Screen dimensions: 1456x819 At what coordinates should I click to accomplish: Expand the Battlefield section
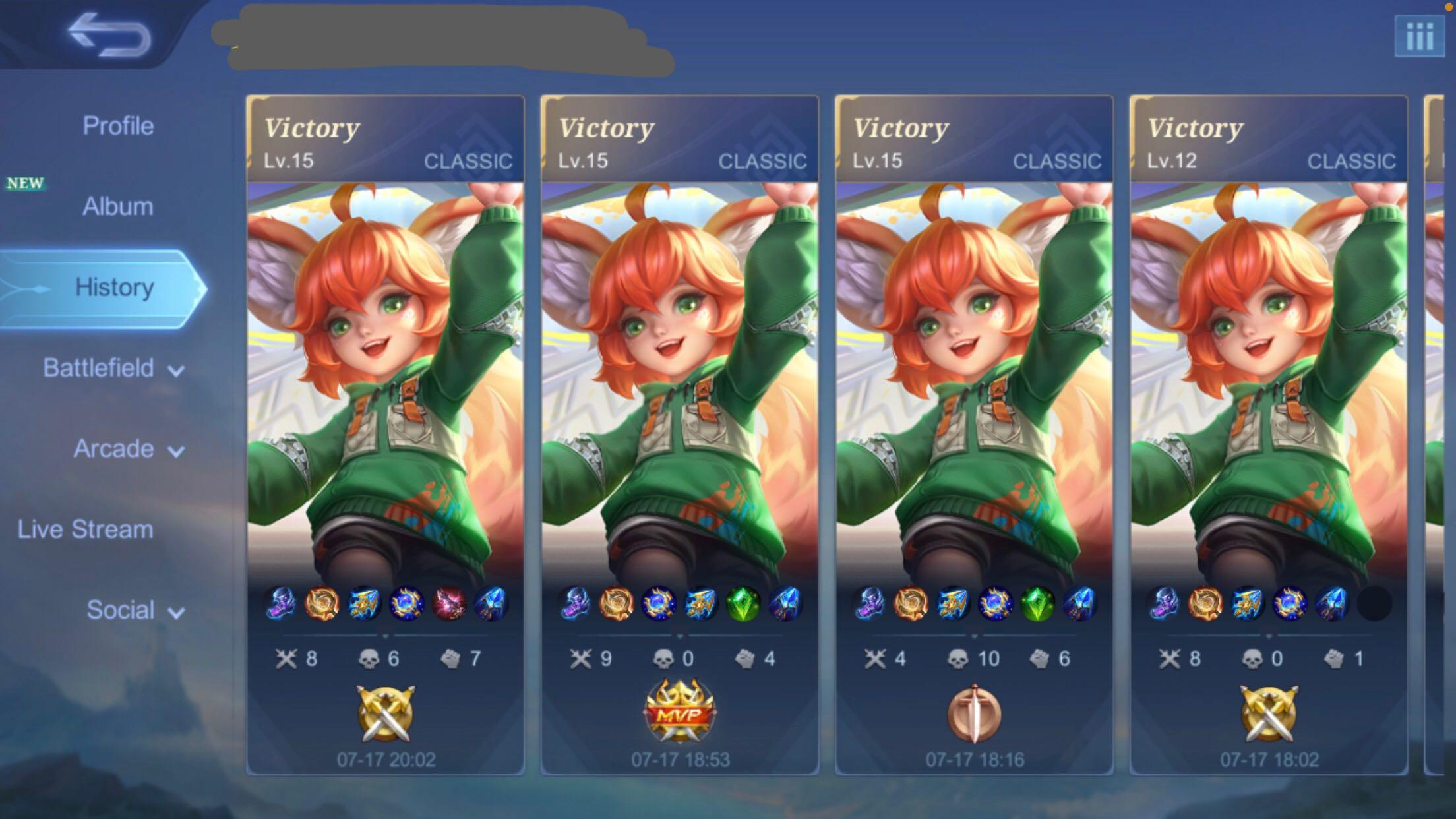tap(111, 369)
